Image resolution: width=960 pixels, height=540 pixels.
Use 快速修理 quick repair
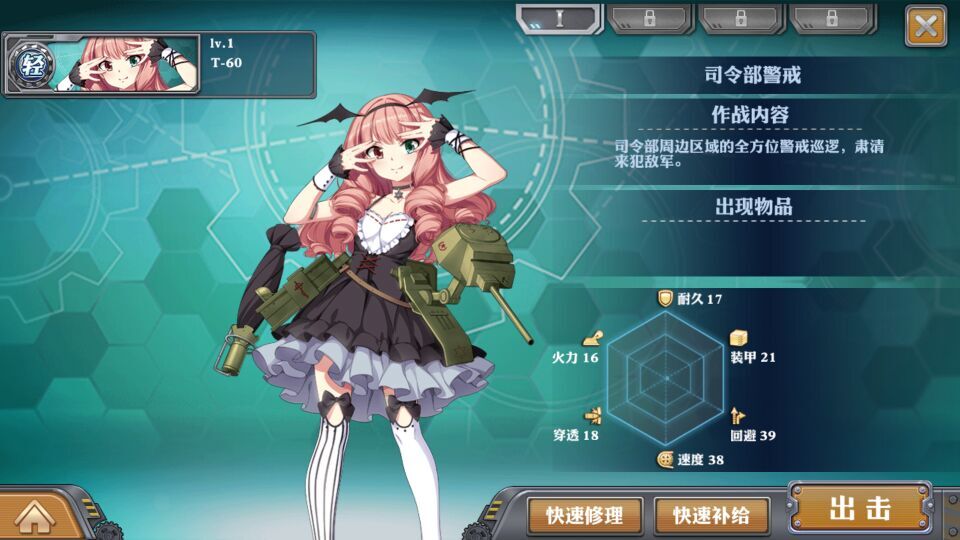585,515
